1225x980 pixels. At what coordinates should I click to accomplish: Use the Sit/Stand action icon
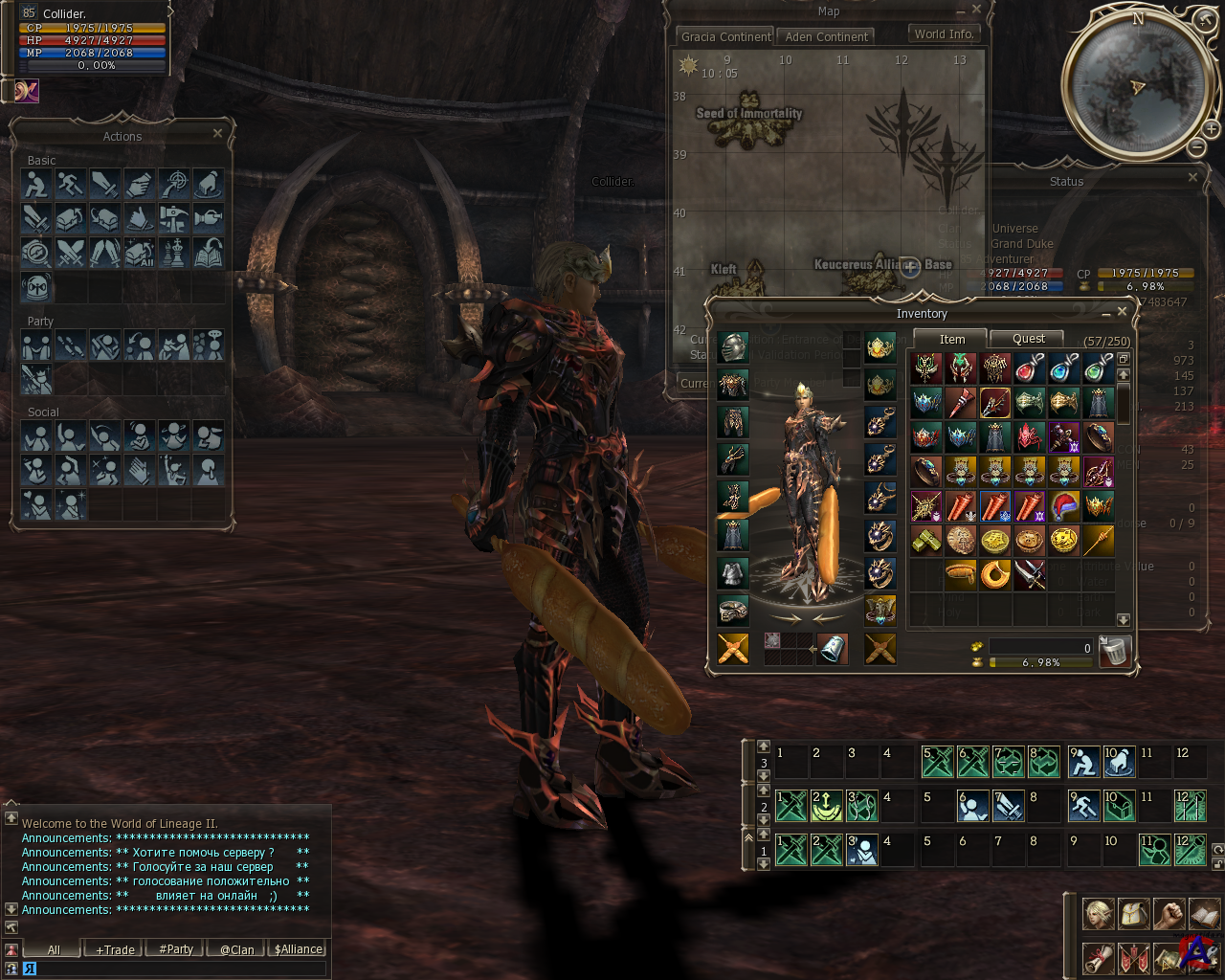pos(36,184)
